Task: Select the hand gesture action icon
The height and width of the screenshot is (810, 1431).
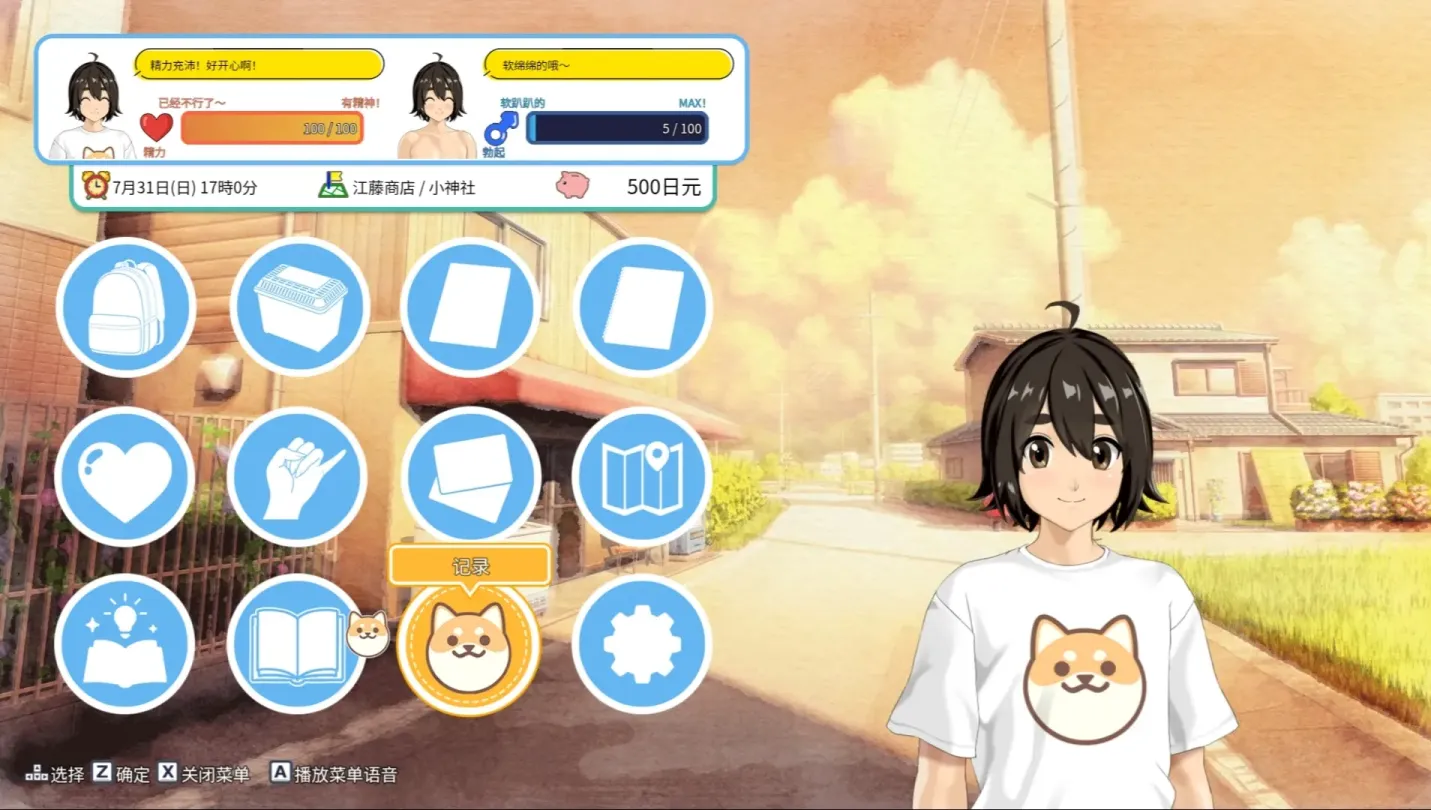Action: tap(298, 477)
